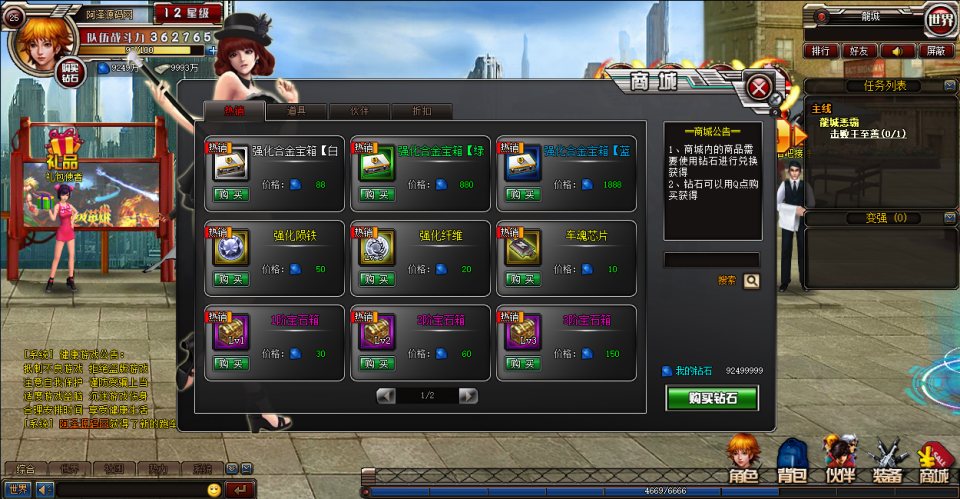Open the 排行 ranking list

point(821,50)
